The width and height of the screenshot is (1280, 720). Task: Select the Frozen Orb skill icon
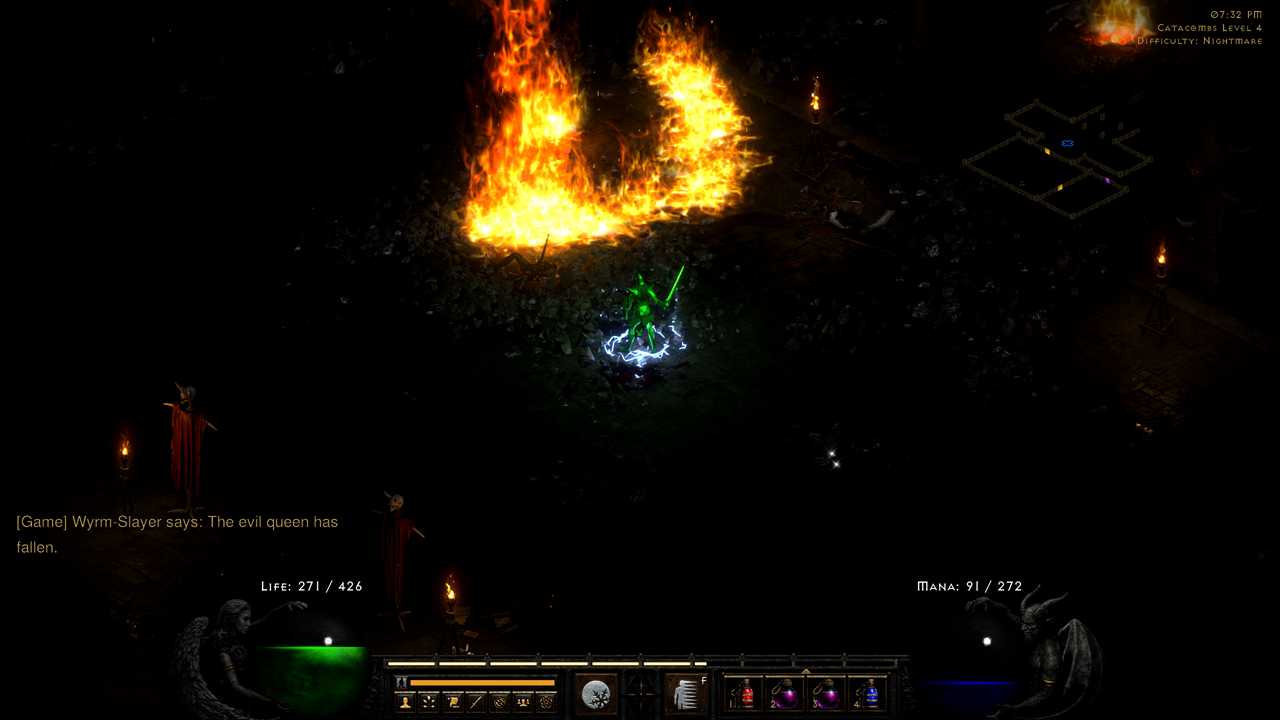(x=596, y=694)
